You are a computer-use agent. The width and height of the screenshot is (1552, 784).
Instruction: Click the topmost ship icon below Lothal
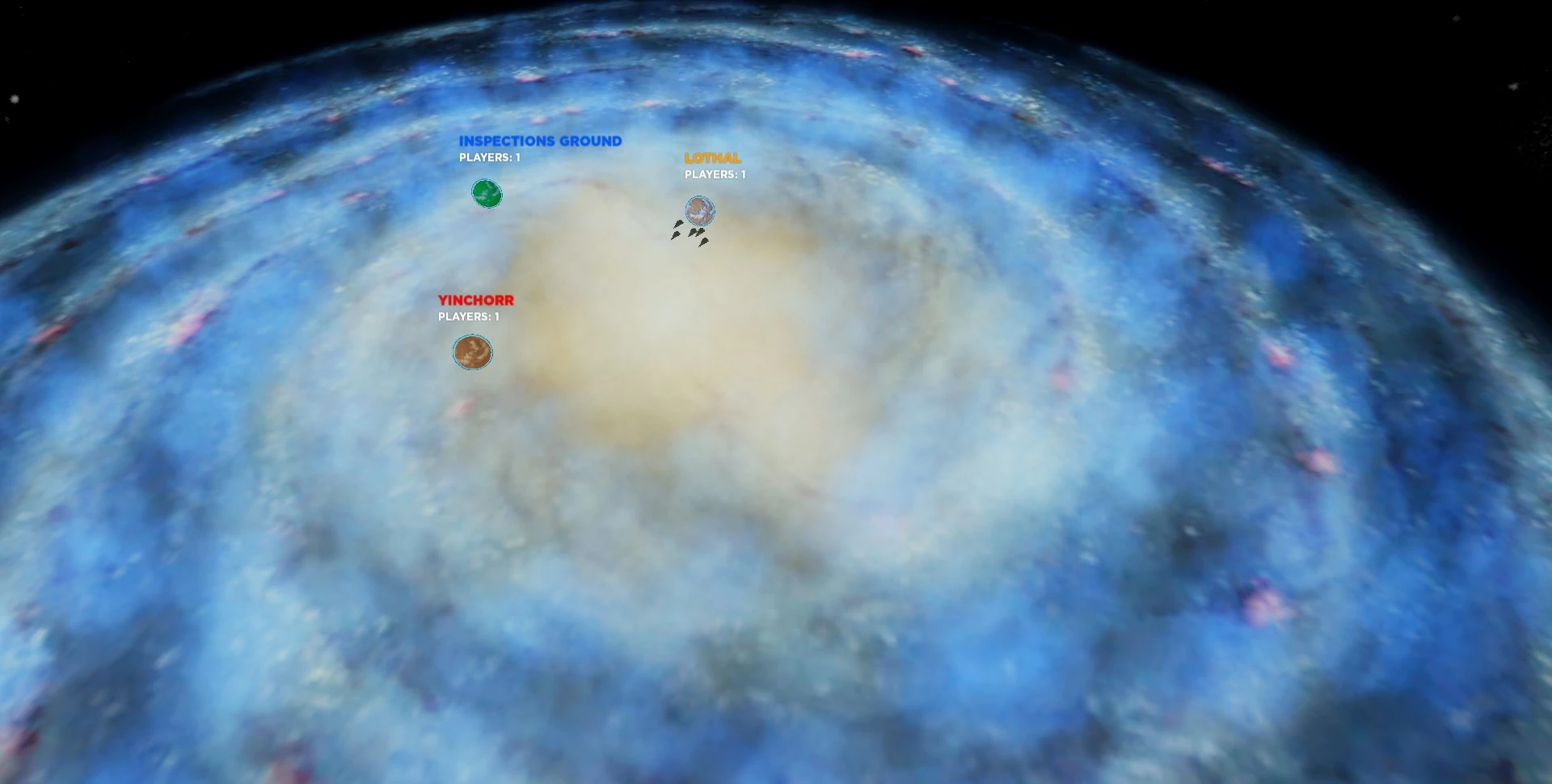[678, 223]
